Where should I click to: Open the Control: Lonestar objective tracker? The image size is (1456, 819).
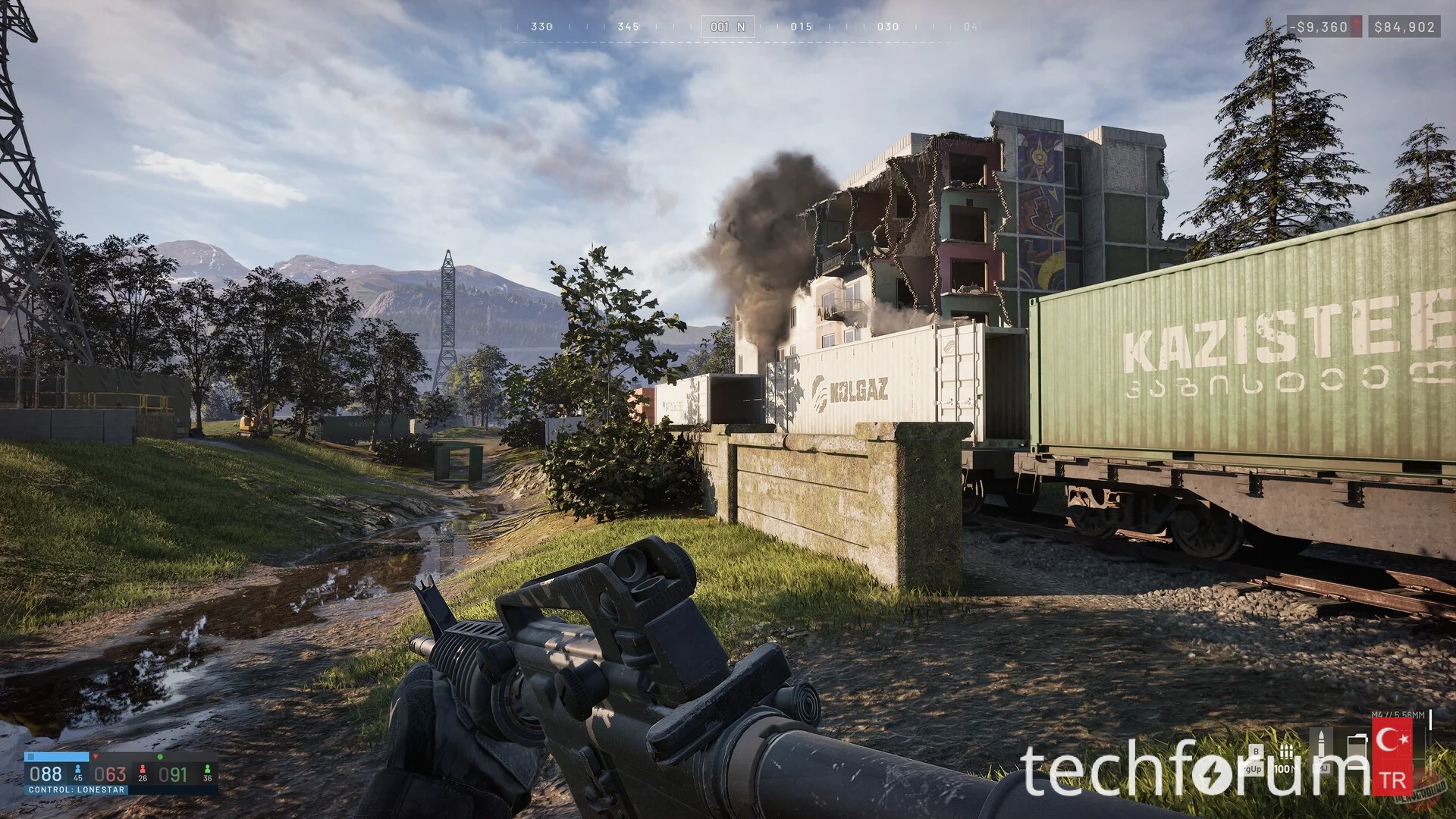pos(76,789)
